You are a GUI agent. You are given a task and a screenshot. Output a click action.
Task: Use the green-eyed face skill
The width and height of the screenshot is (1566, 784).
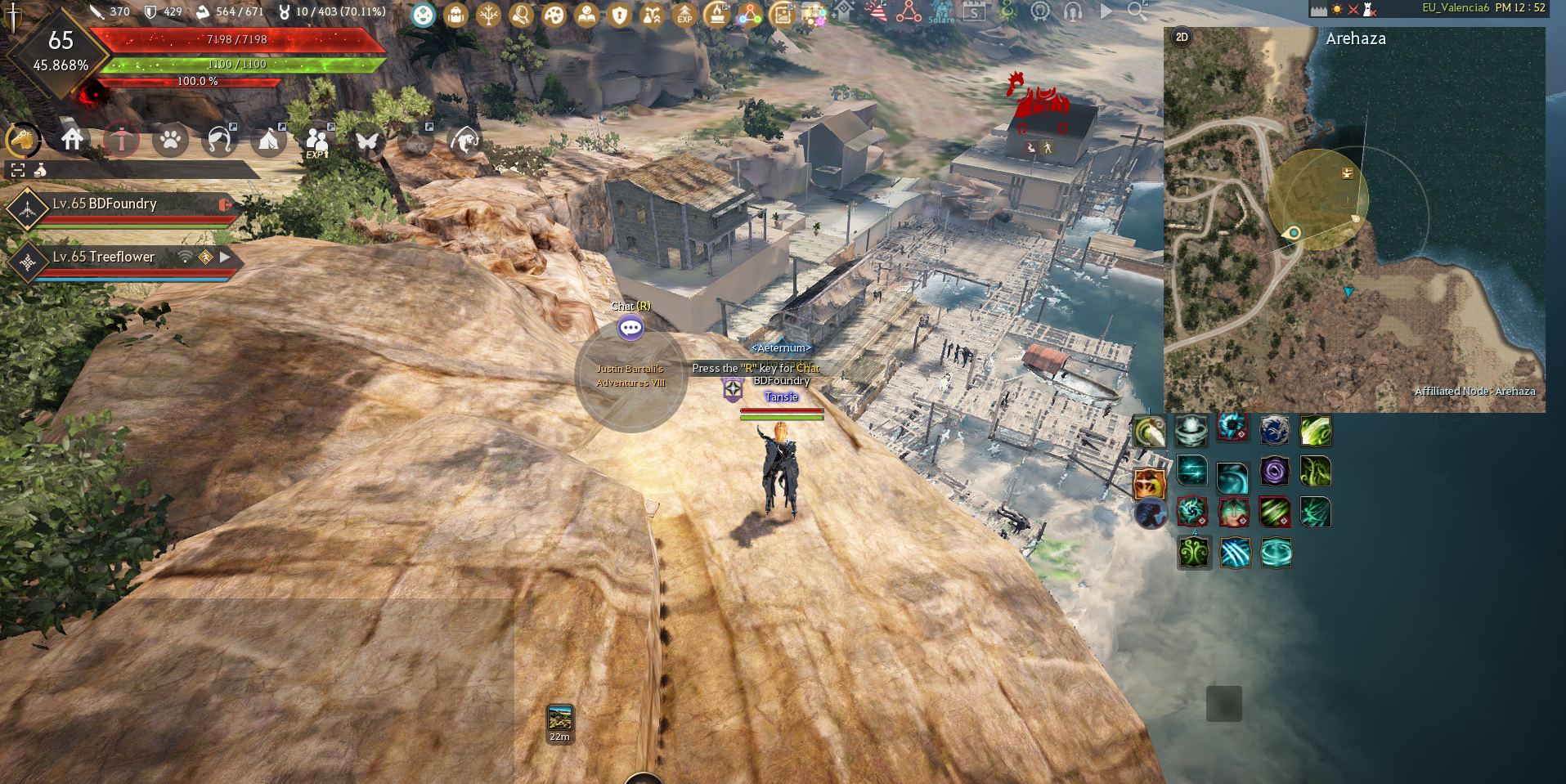[1233, 512]
